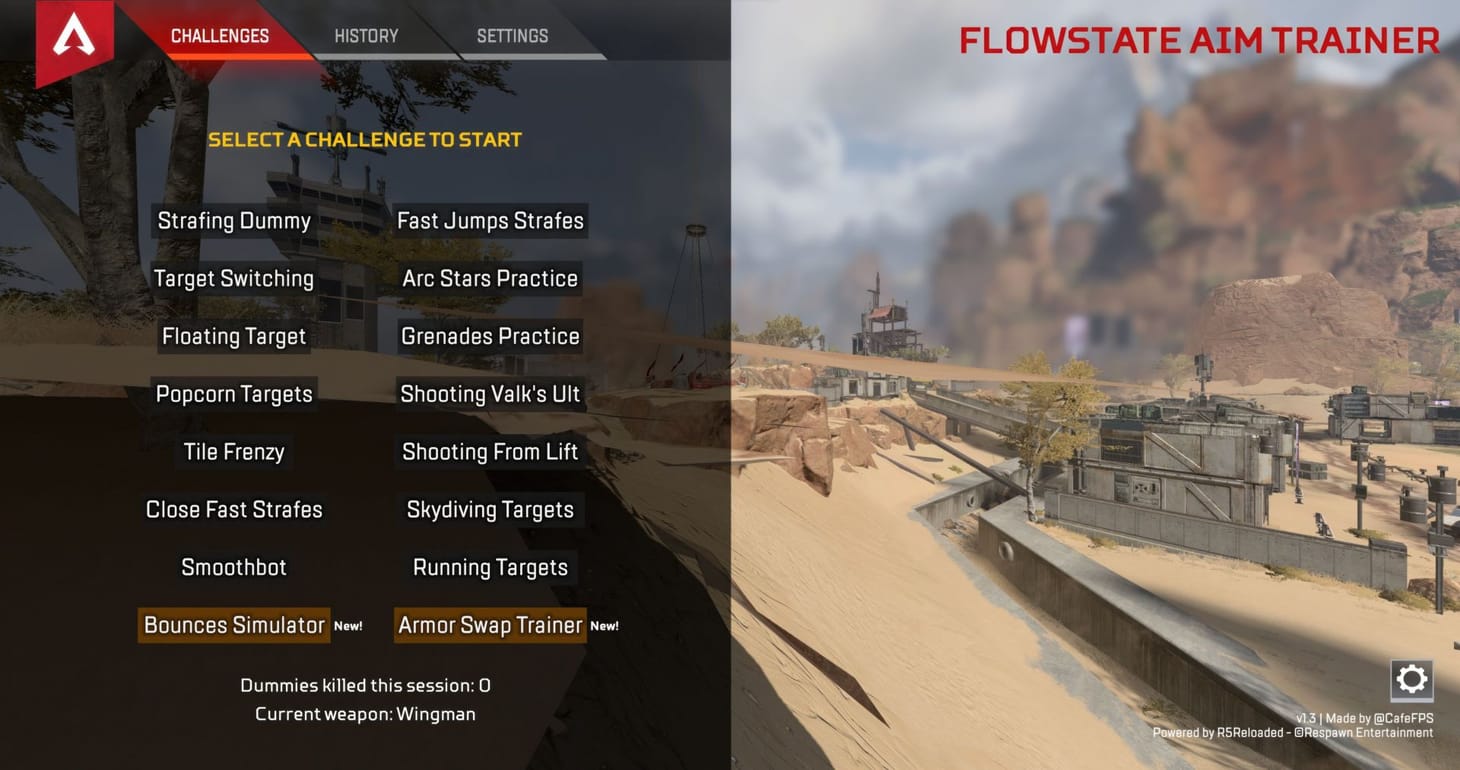Click the Apex Legends logo emblem
Image resolution: width=1460 pixels, height=770 pixels.
coord(74,33)
